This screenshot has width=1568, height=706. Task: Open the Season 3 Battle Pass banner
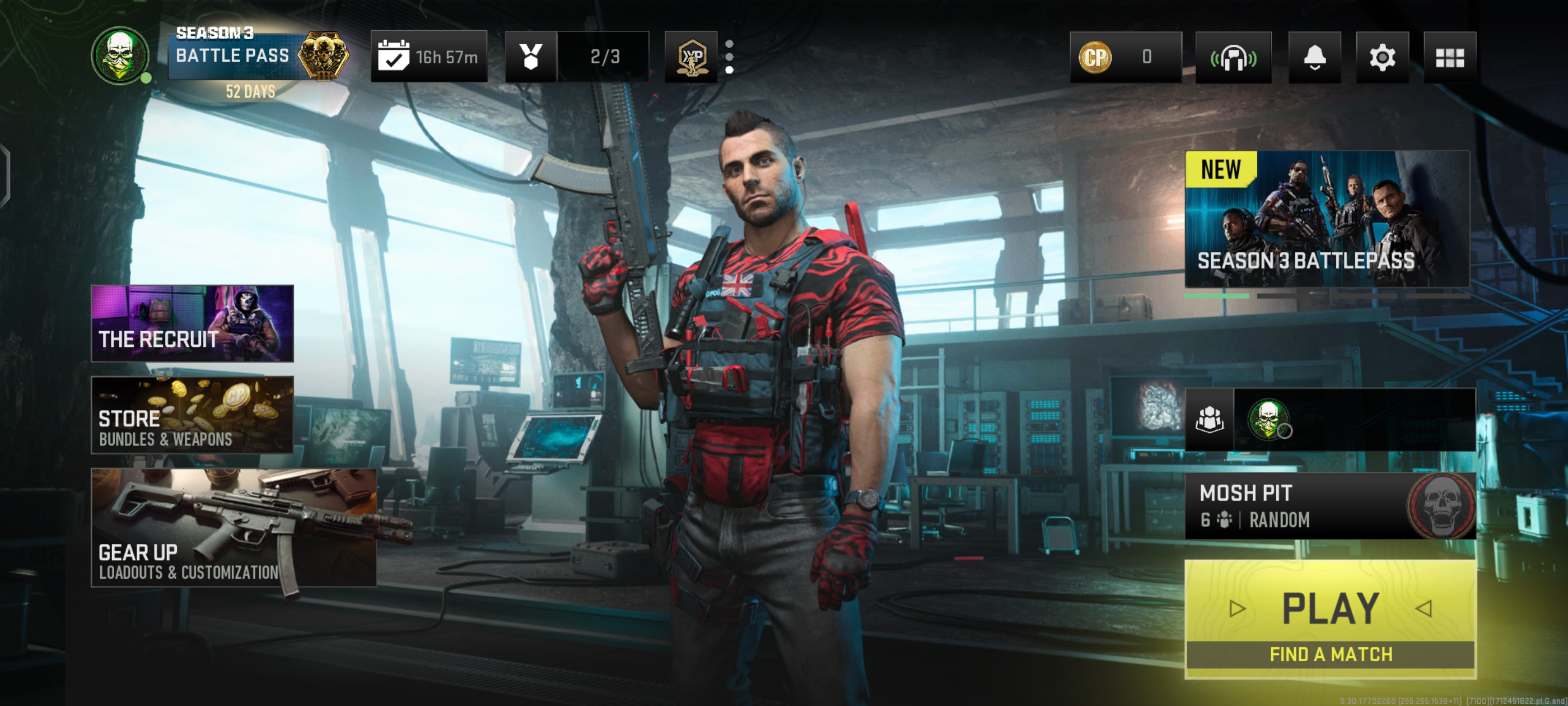(259, 57)
